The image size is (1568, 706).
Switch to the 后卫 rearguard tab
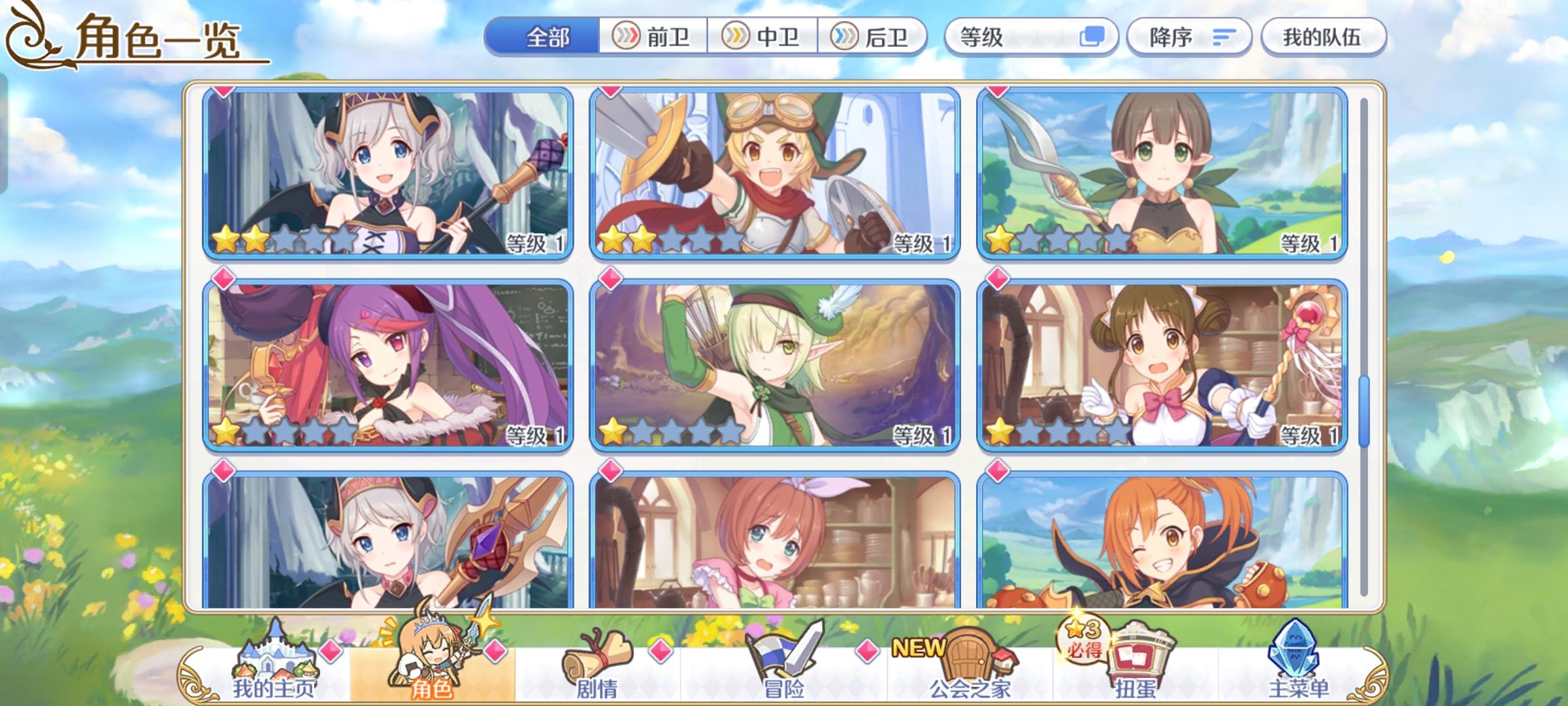(875, 37)
